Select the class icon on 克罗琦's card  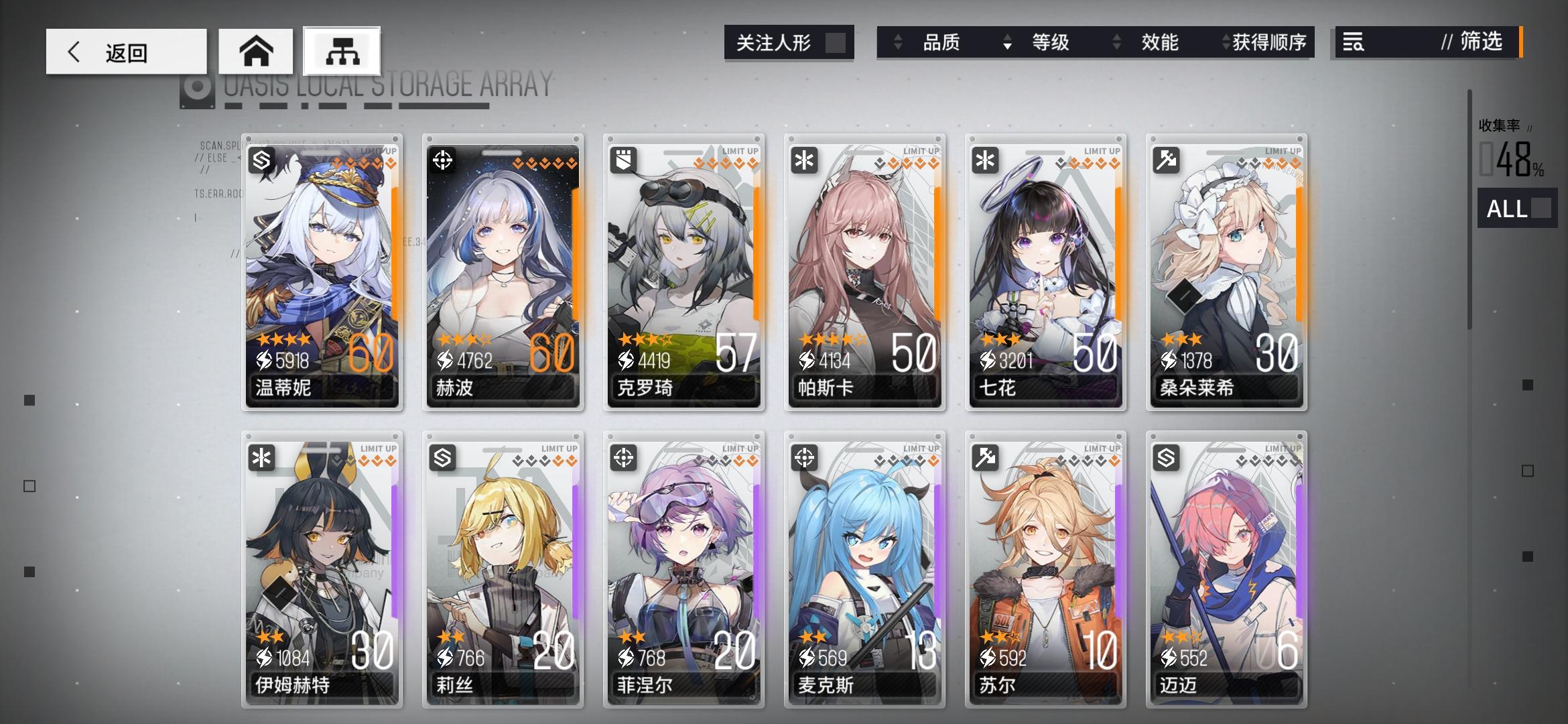pos(623,161)
